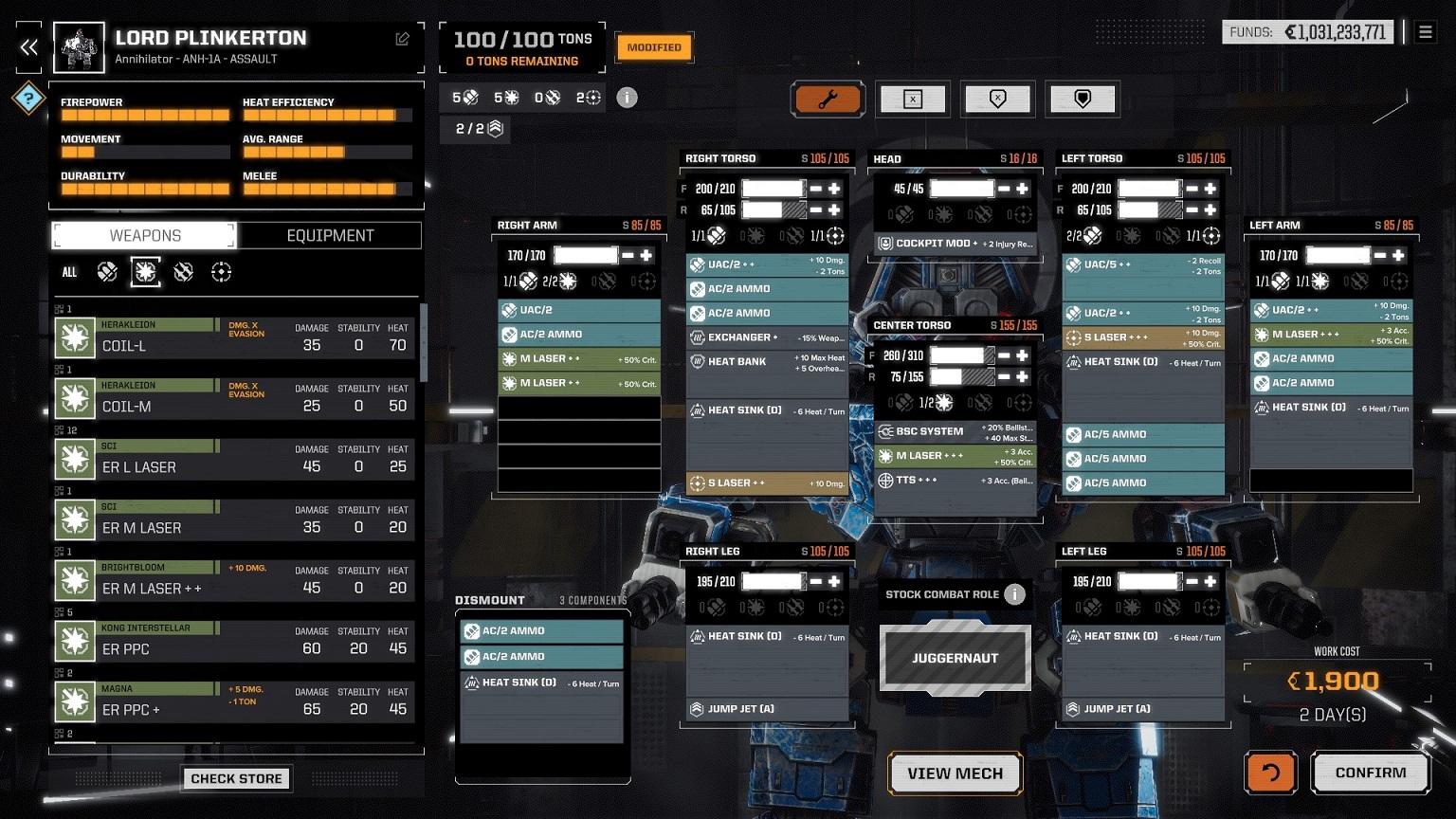
Task: Select the Weapons tab
Action: [144, 235]
